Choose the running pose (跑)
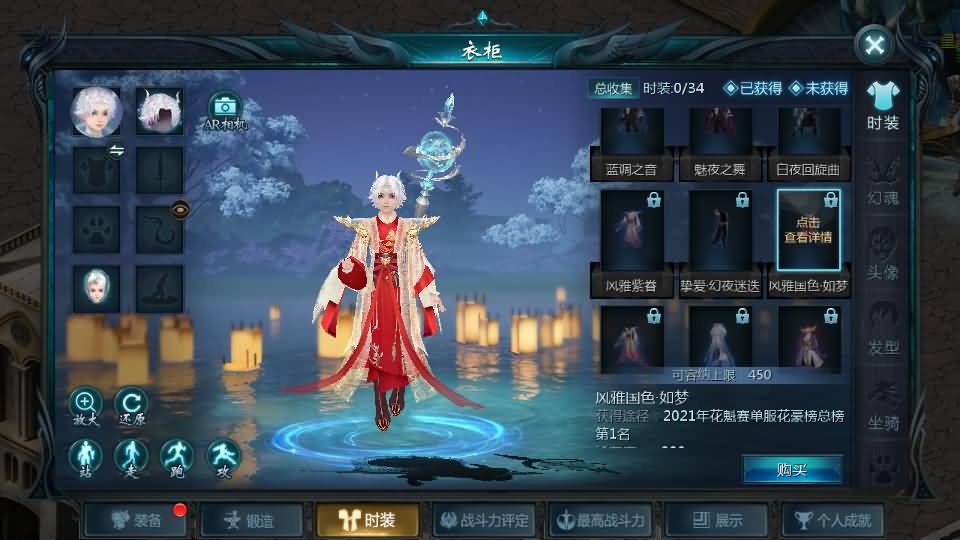 [177, 458]
